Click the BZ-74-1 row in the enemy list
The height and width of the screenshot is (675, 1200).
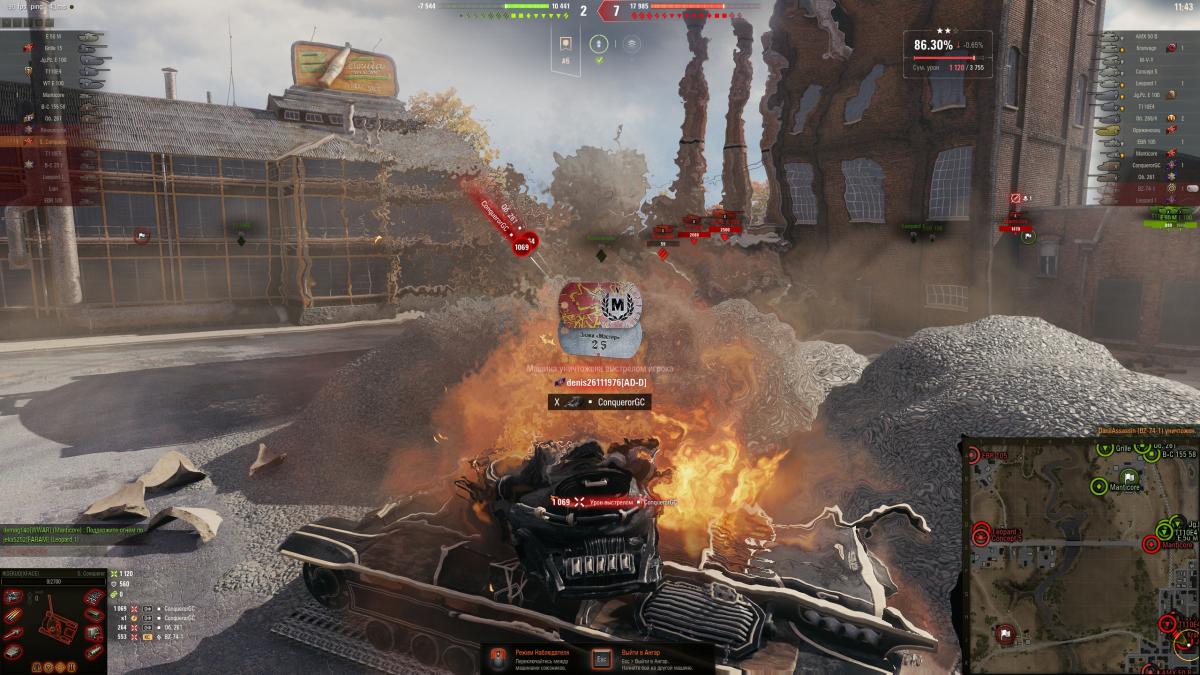point(1146,188)
